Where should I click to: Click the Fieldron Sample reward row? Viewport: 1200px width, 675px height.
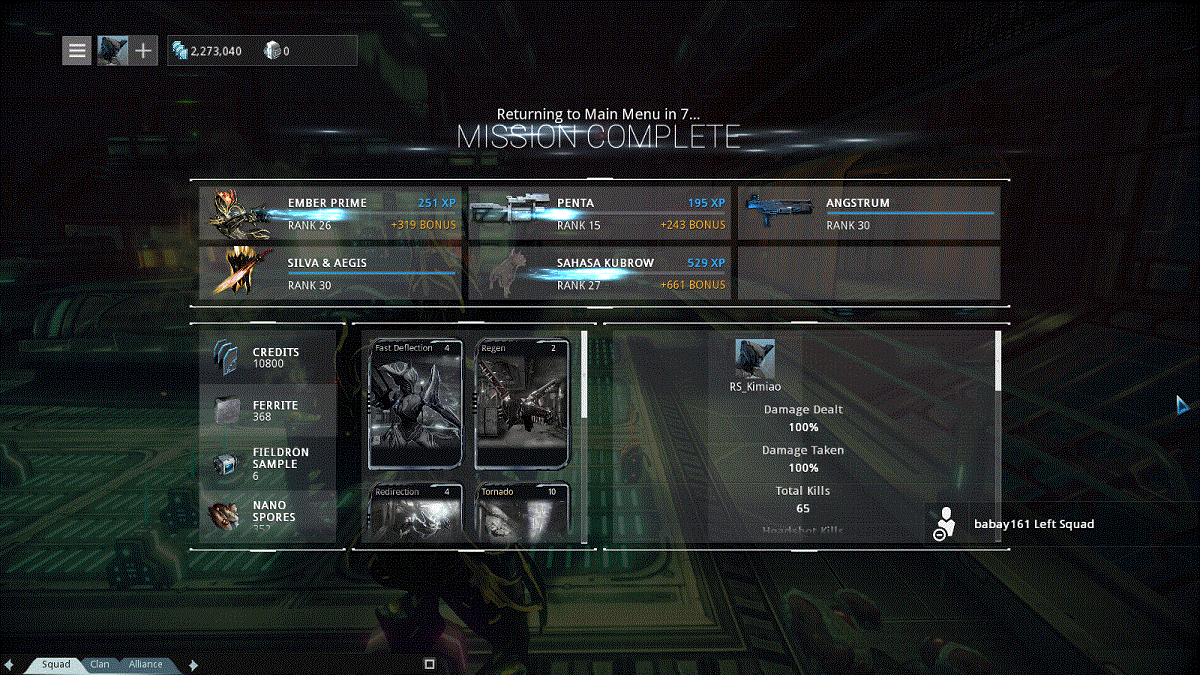[x=268, y=464]
